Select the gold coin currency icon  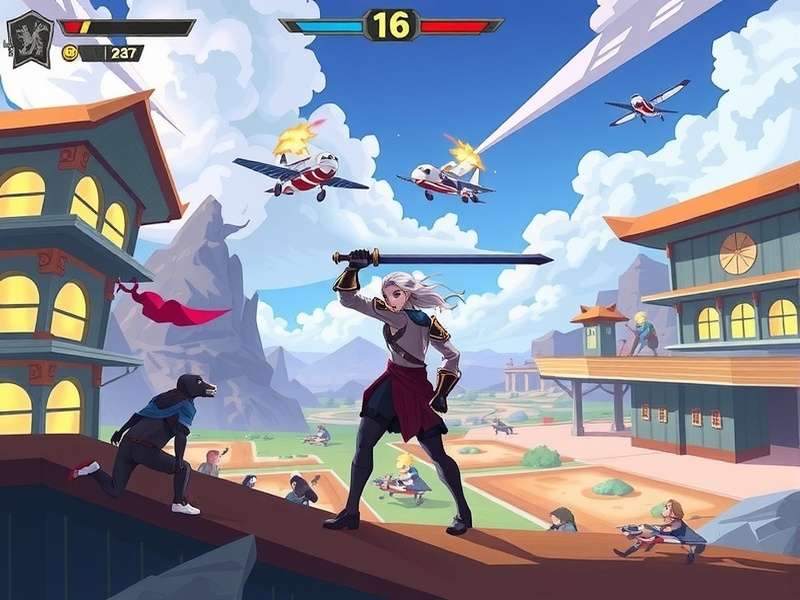70,53
